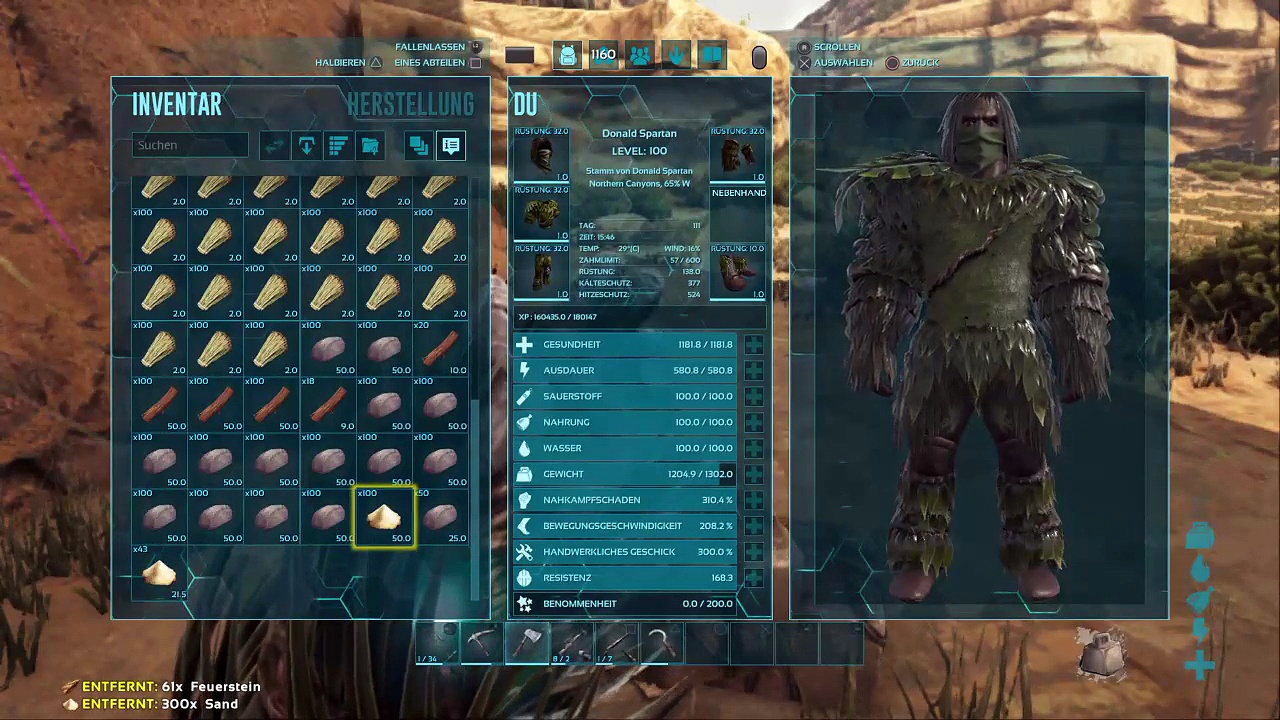Switch to the Herstellung crafting tab

[410, 104]
